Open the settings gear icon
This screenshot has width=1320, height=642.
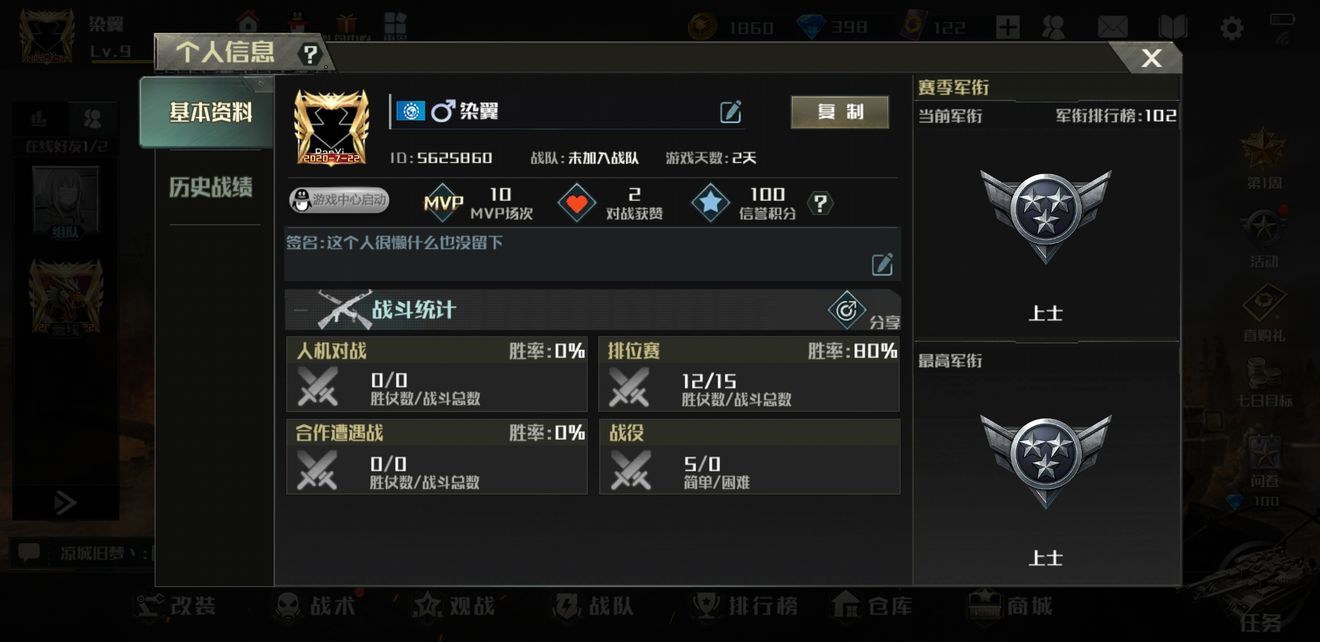(x=1232, y=27)
